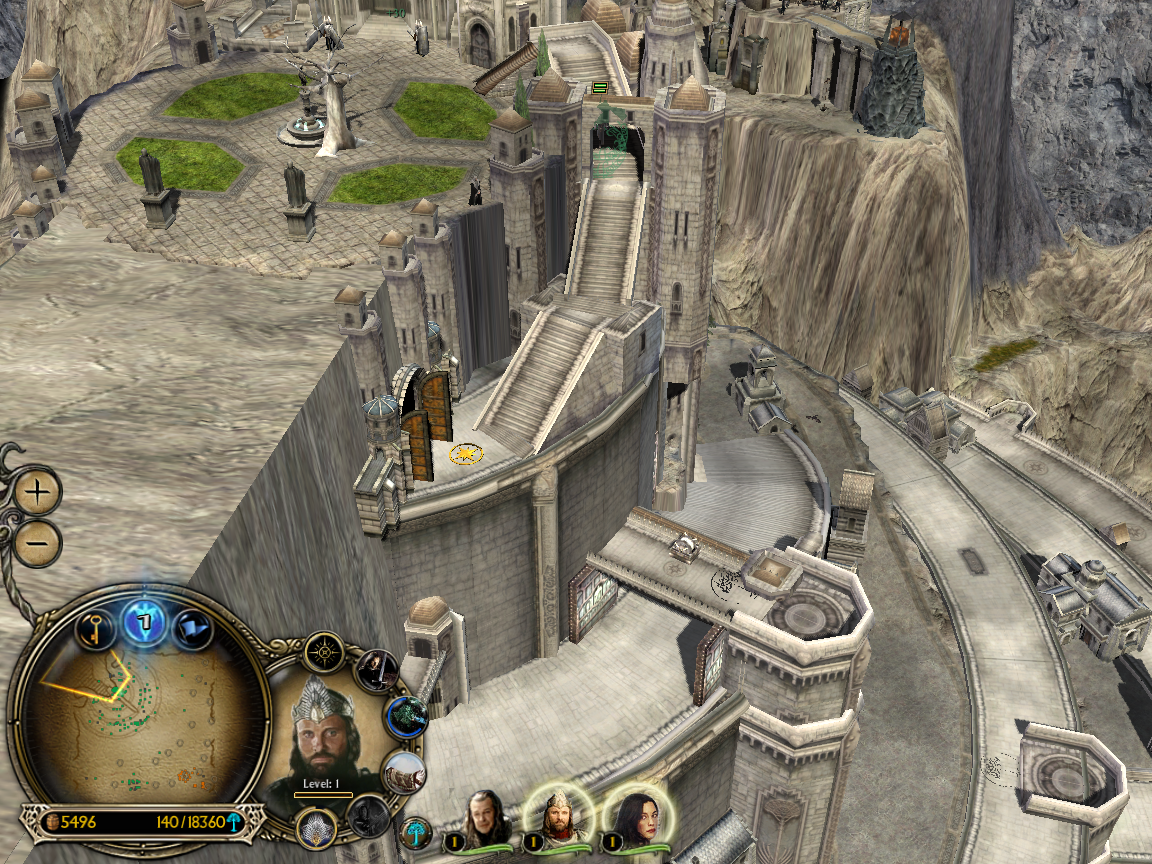Activate the compass star ability icon
Screen dimensions: 1152x864
click(x=324, y=653)
